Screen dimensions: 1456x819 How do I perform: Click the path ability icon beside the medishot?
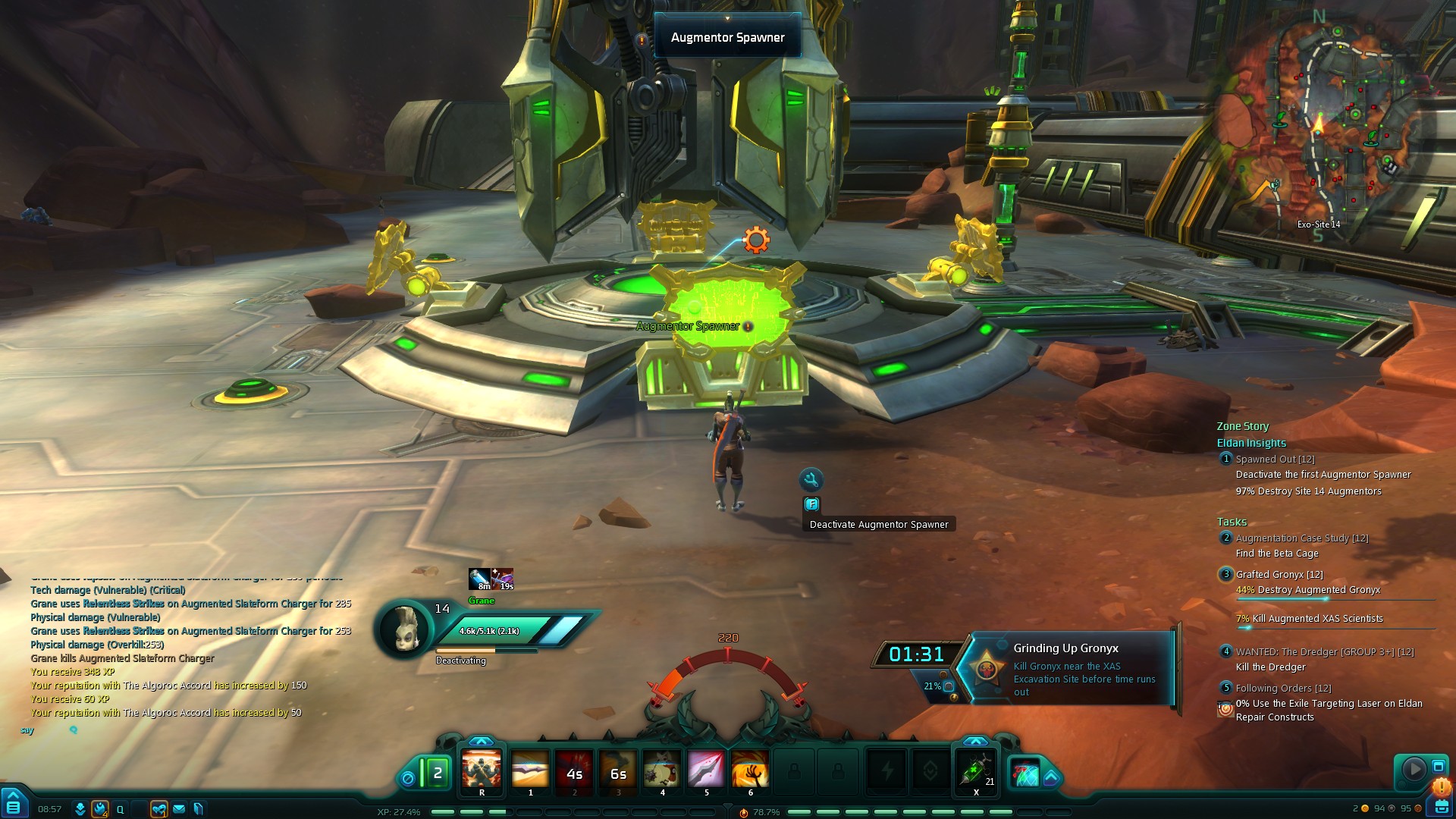[1025, 775]
